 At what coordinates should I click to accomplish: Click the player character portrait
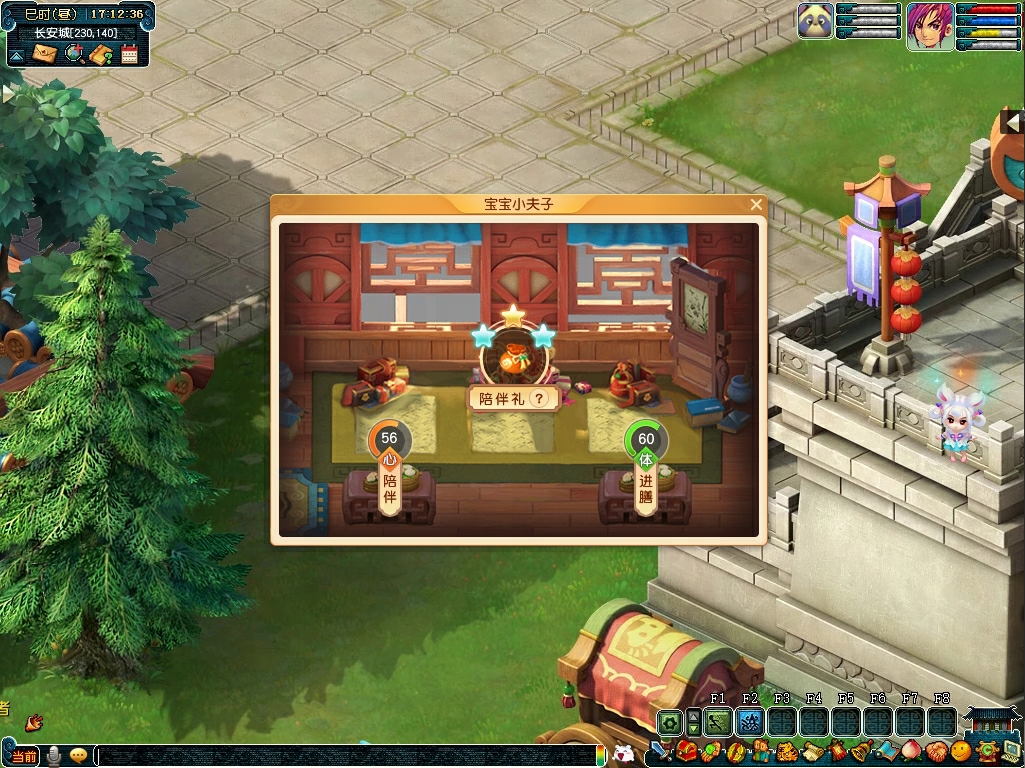pos(930,25)
